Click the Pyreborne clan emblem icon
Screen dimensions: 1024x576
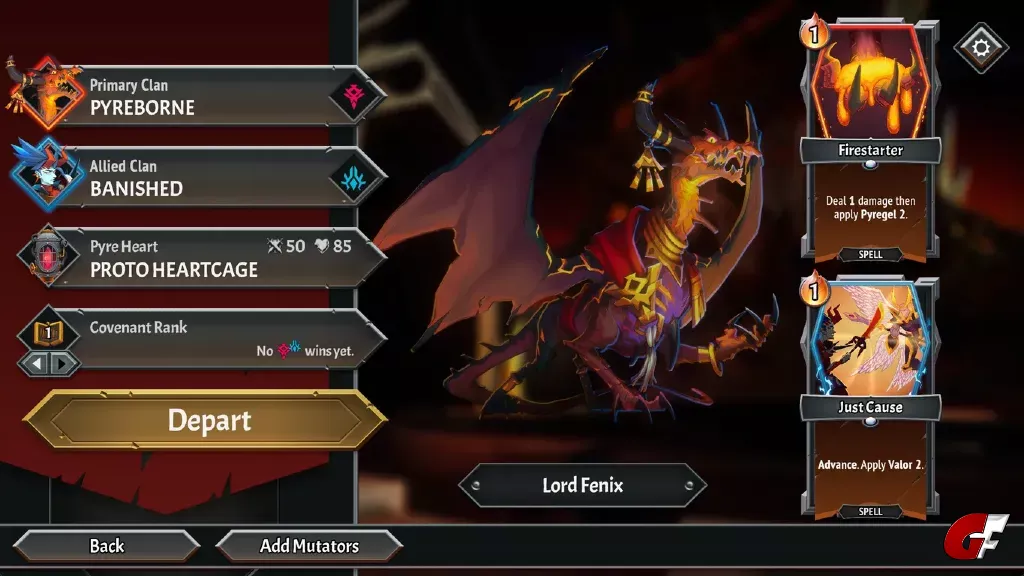tap(355, 97)
